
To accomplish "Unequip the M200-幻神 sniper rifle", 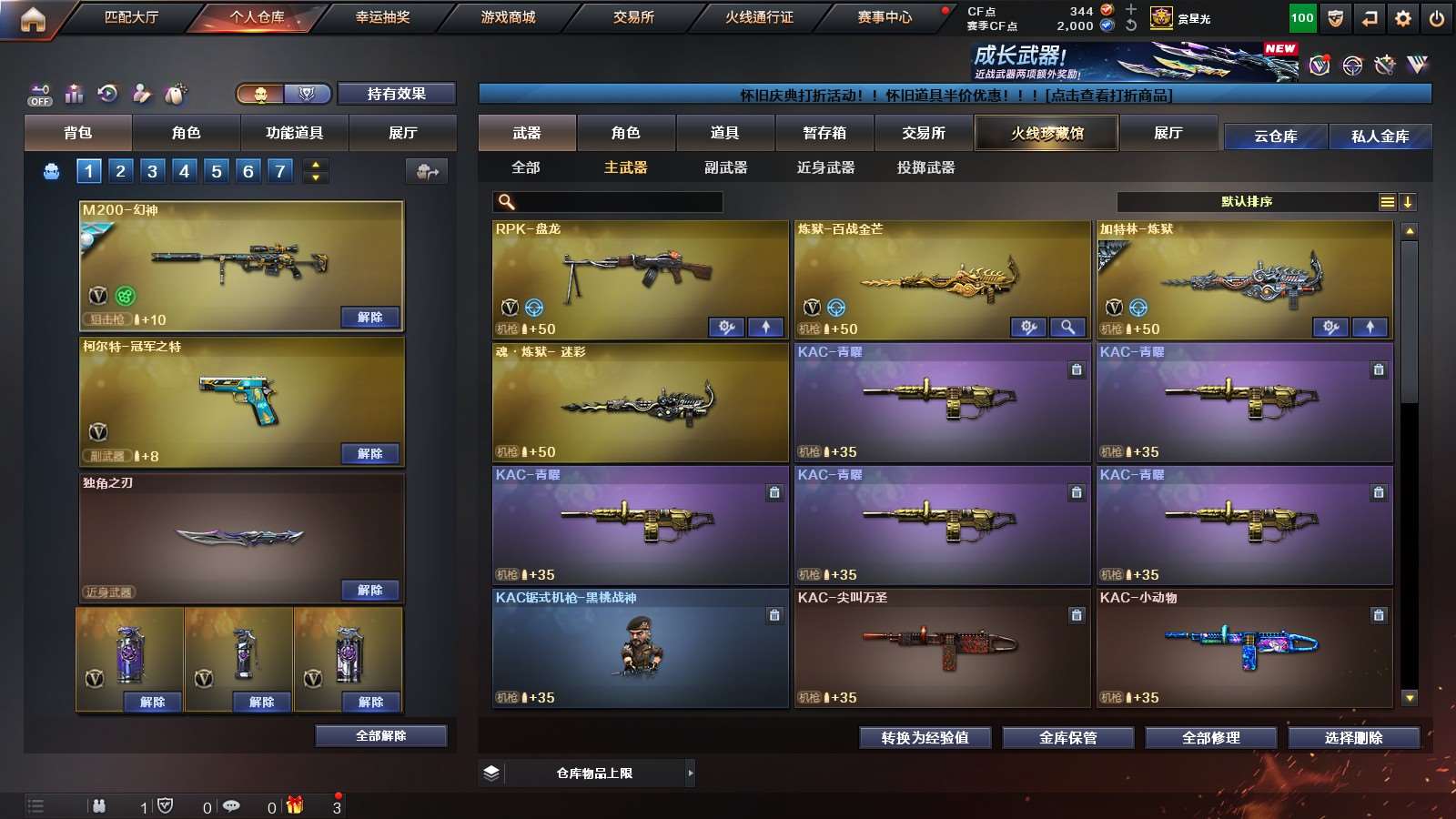I will tap(370, 318).
